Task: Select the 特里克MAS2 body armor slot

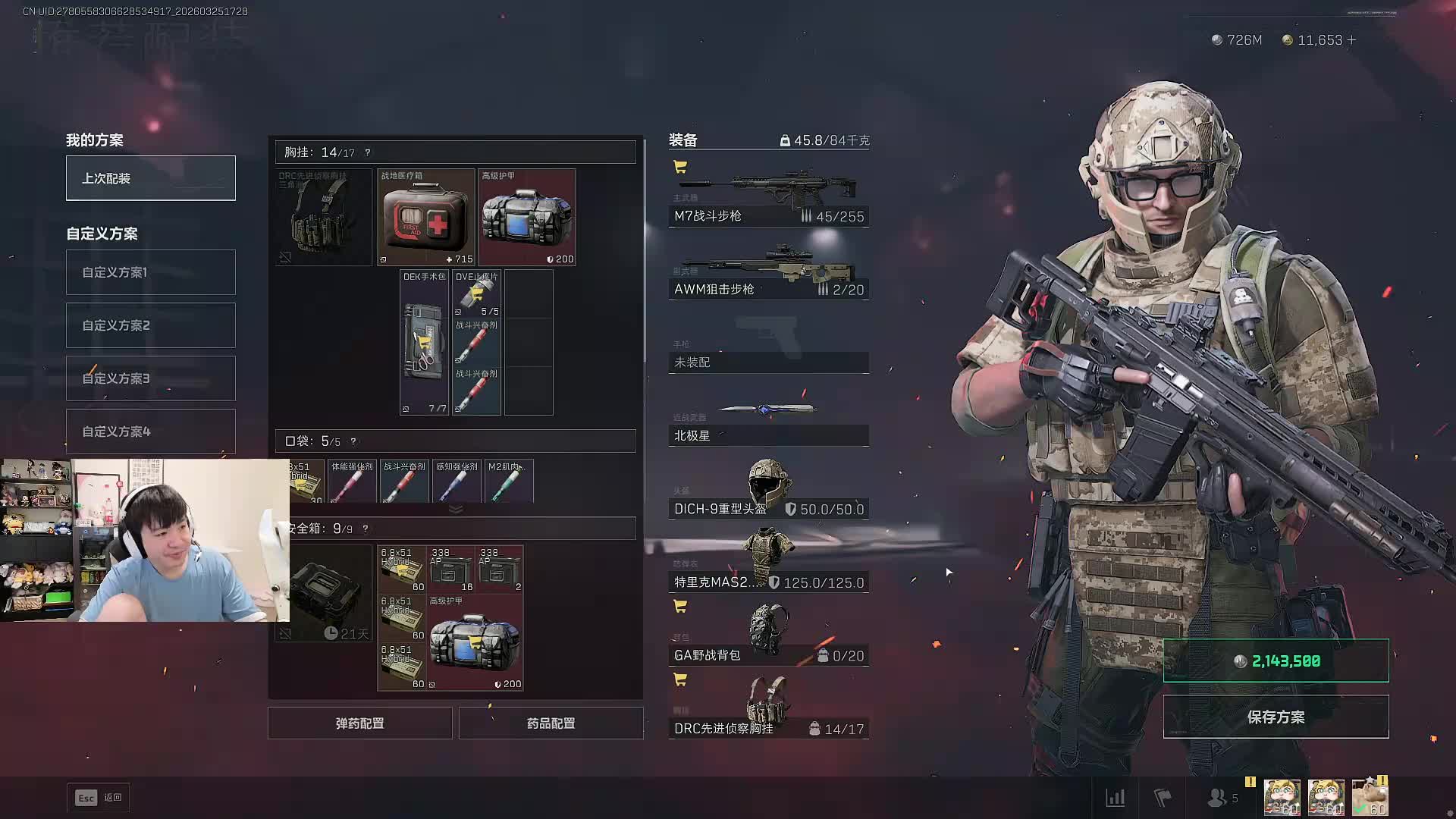Action: [768, 563]
